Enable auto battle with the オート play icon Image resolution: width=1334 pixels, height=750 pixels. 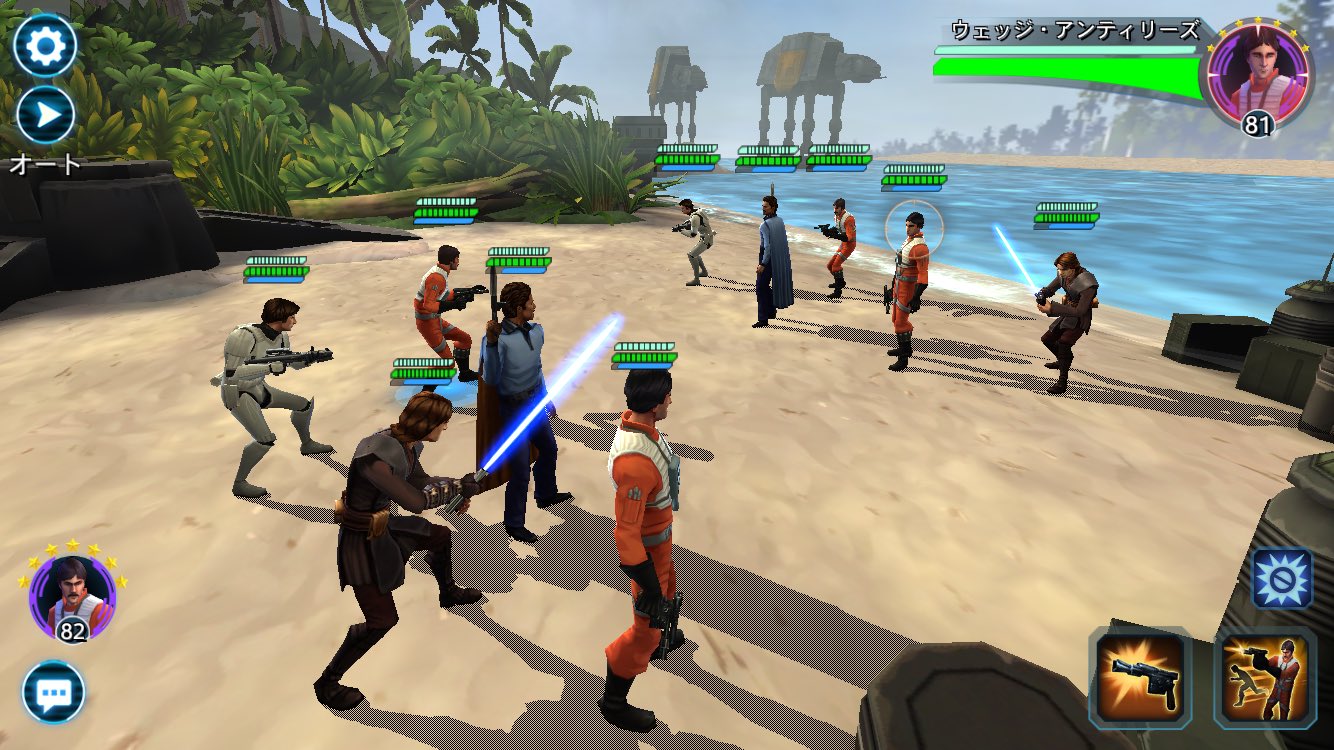point(44,112)
